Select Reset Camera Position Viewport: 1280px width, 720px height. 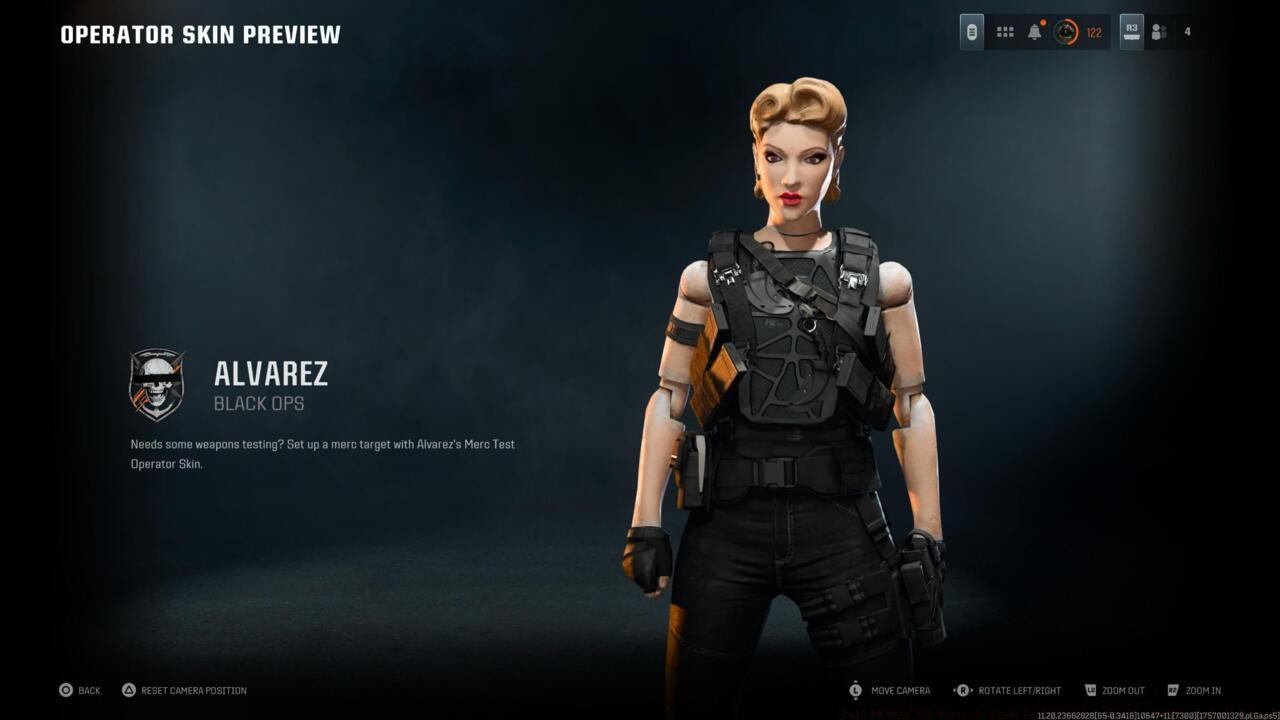[x=185, y=690]
